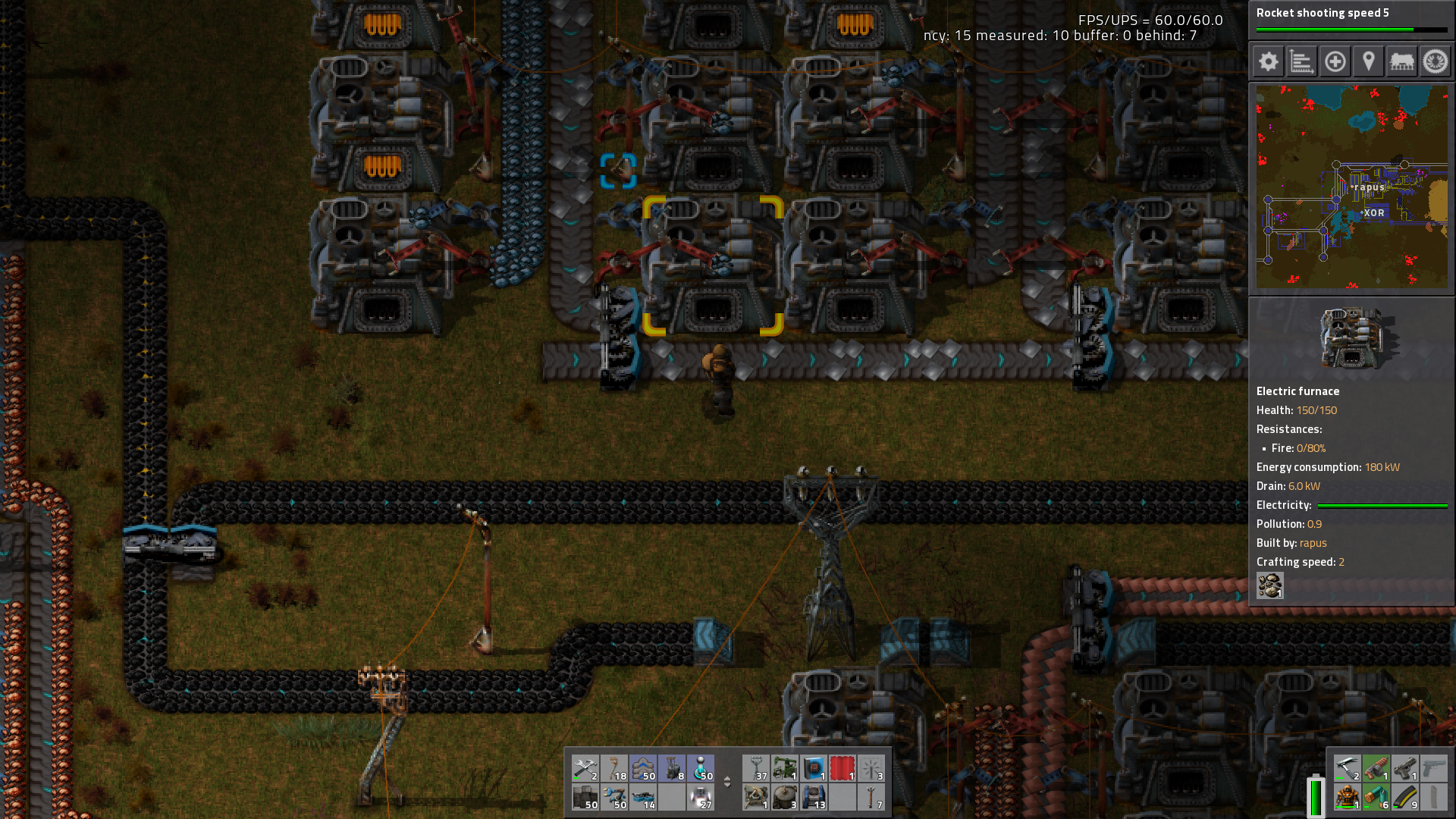The height and width of the screenshot is (819, 1456).
Task: Select the big electric pole stack of 37
Action: point(756,768)
